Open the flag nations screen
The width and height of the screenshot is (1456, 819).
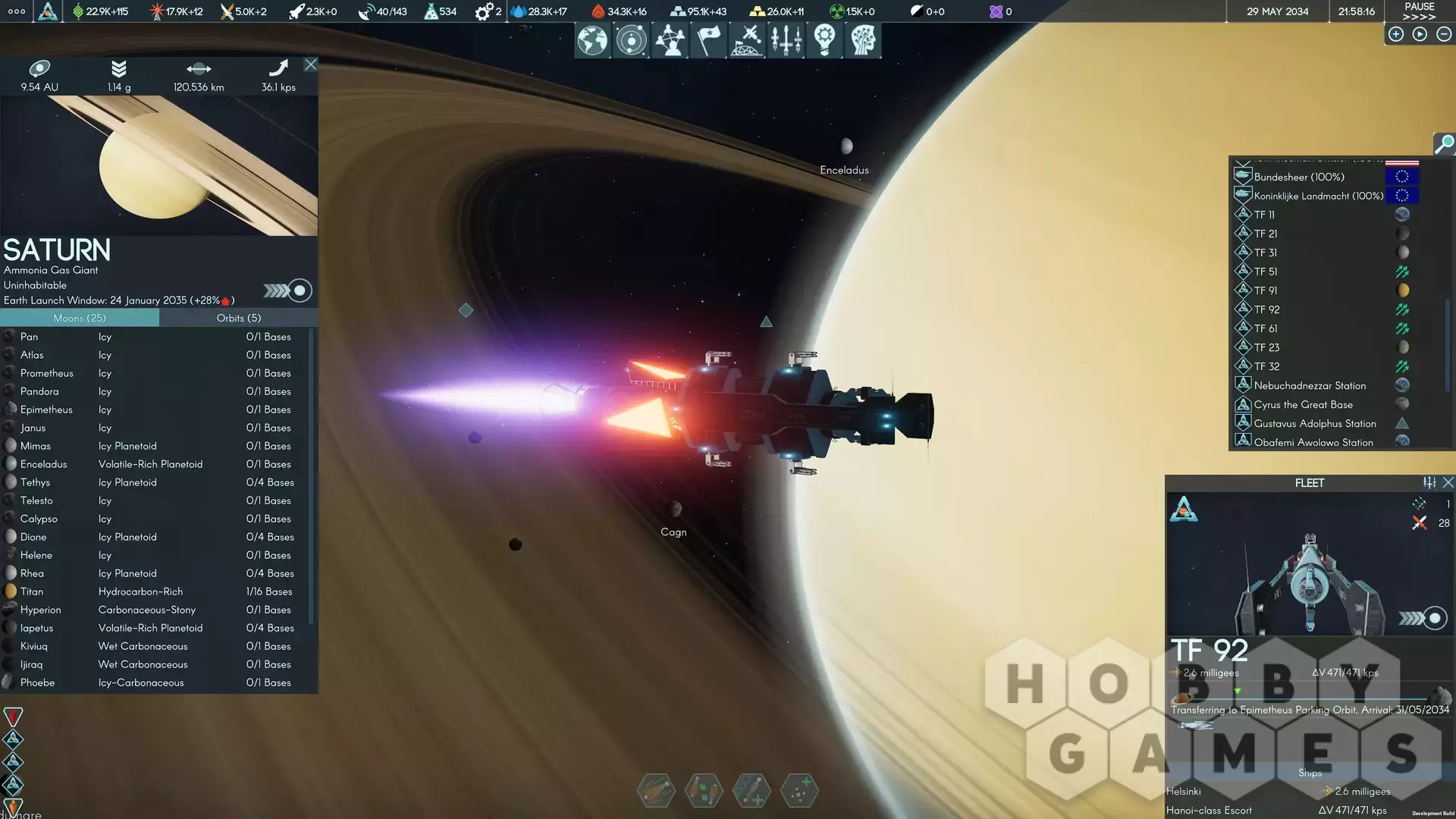tap(708, 40)
